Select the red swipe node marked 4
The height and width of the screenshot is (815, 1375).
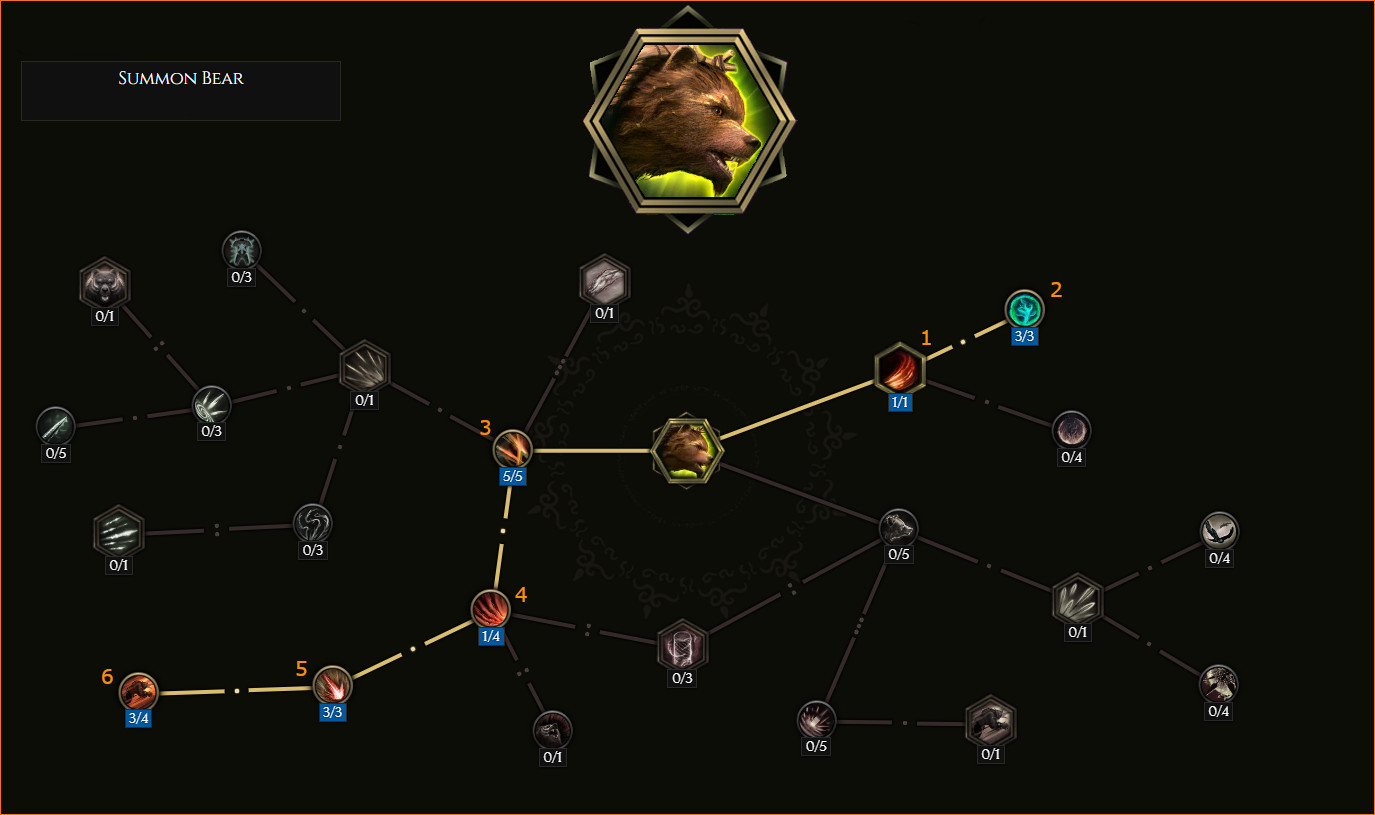coord(491,610)
